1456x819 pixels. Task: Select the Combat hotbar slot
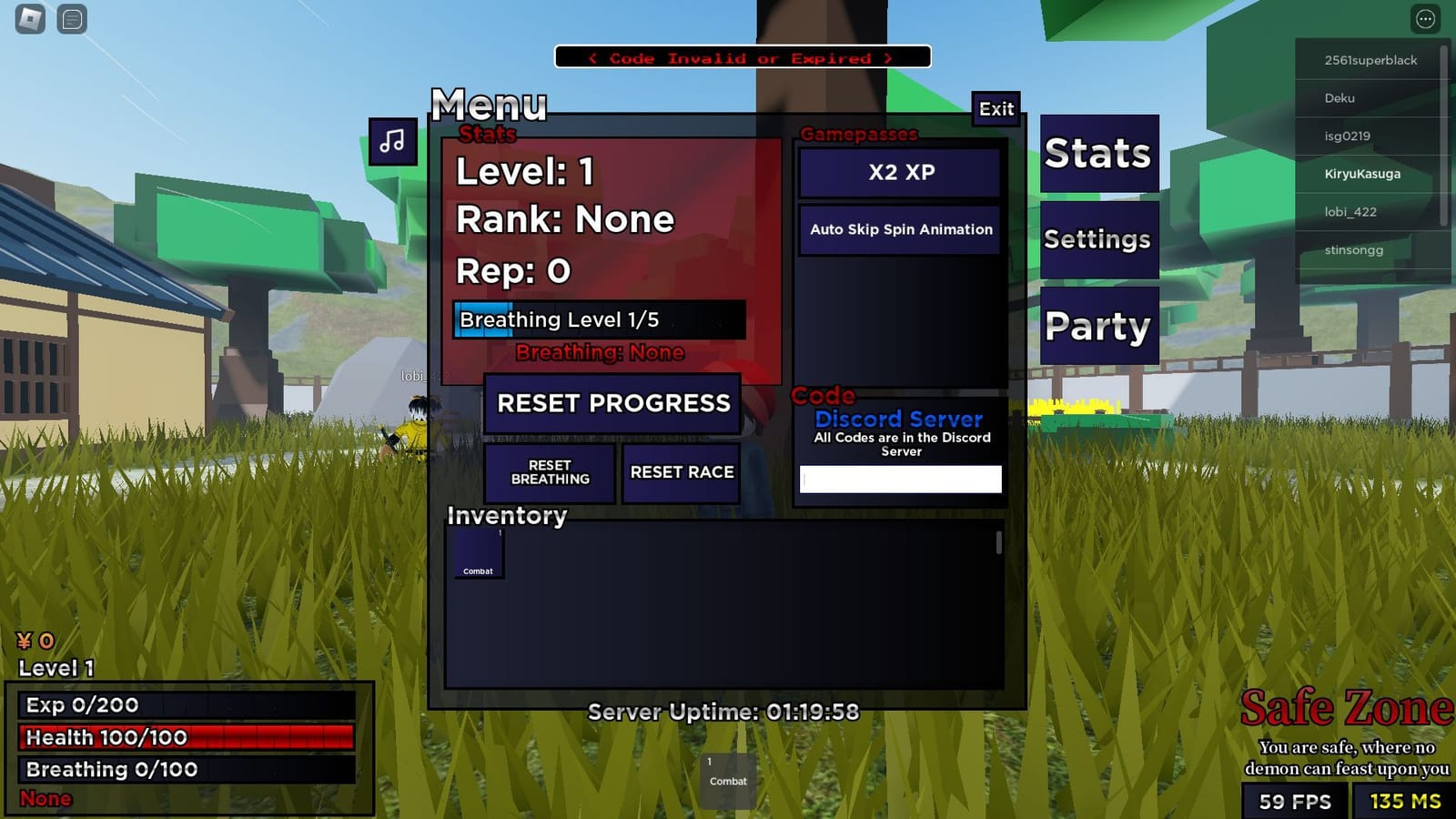click(726, 778)
